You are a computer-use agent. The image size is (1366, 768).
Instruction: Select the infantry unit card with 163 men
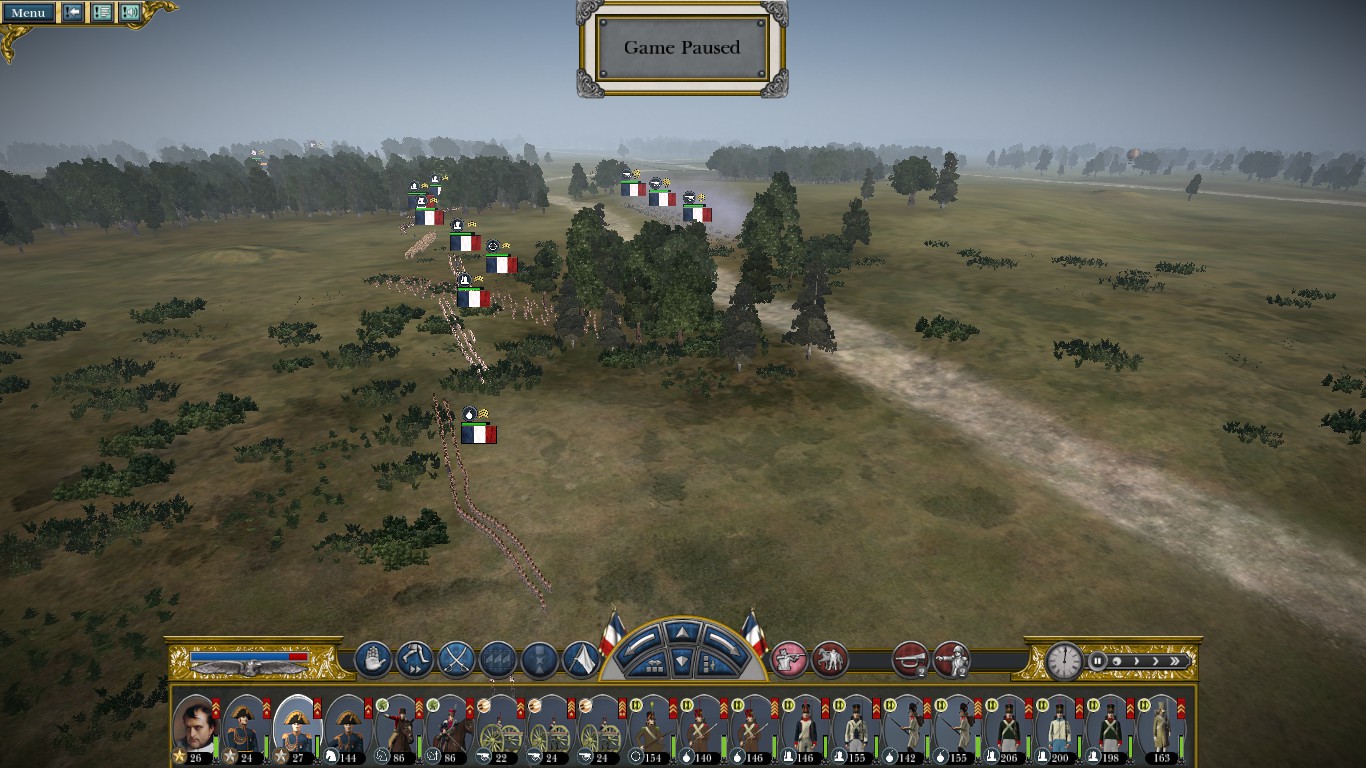[1160, 728]
